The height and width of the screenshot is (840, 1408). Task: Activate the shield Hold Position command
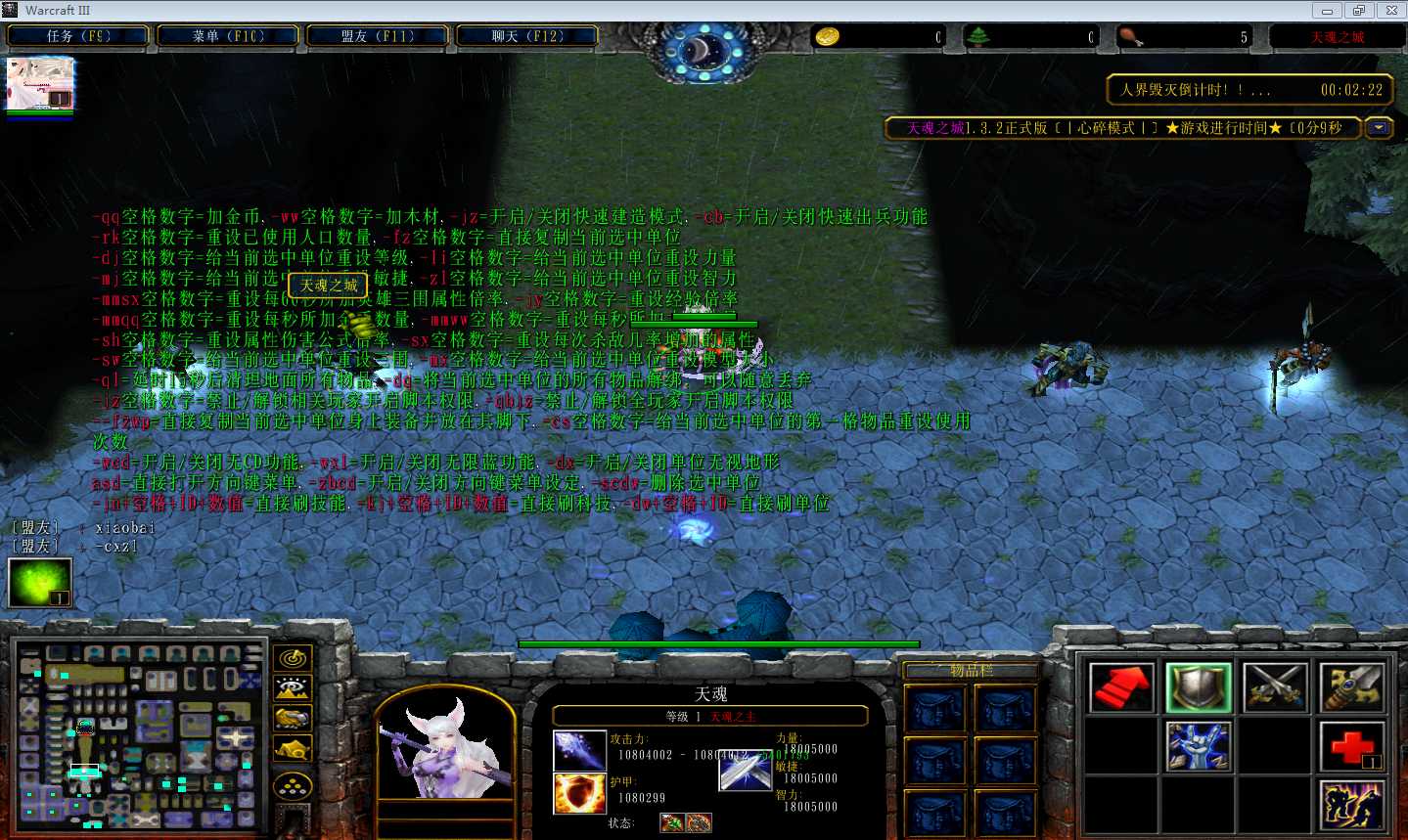tap(1199, 687)
